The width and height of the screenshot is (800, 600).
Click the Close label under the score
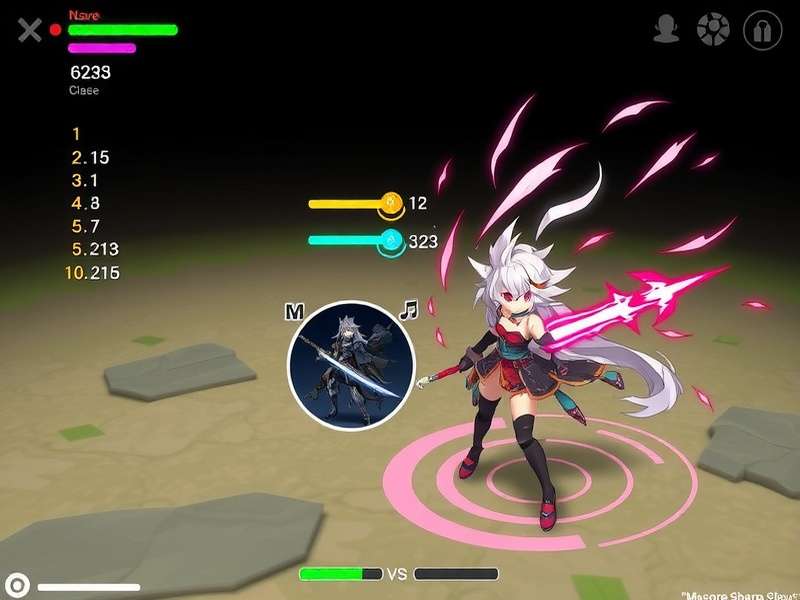(84, 91)
